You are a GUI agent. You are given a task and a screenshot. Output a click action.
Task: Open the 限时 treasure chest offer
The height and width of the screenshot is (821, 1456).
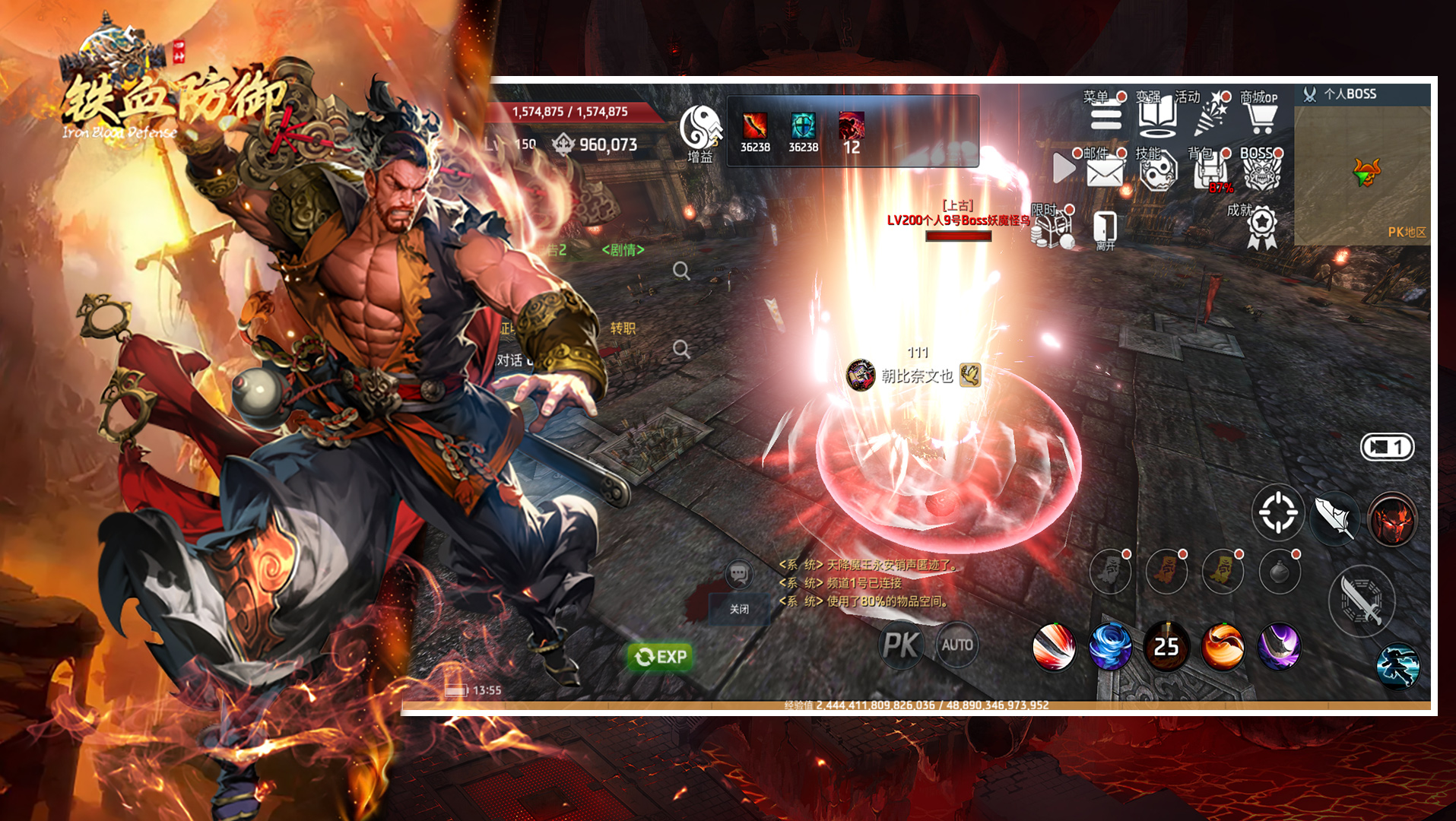(x=1055, y=227)
